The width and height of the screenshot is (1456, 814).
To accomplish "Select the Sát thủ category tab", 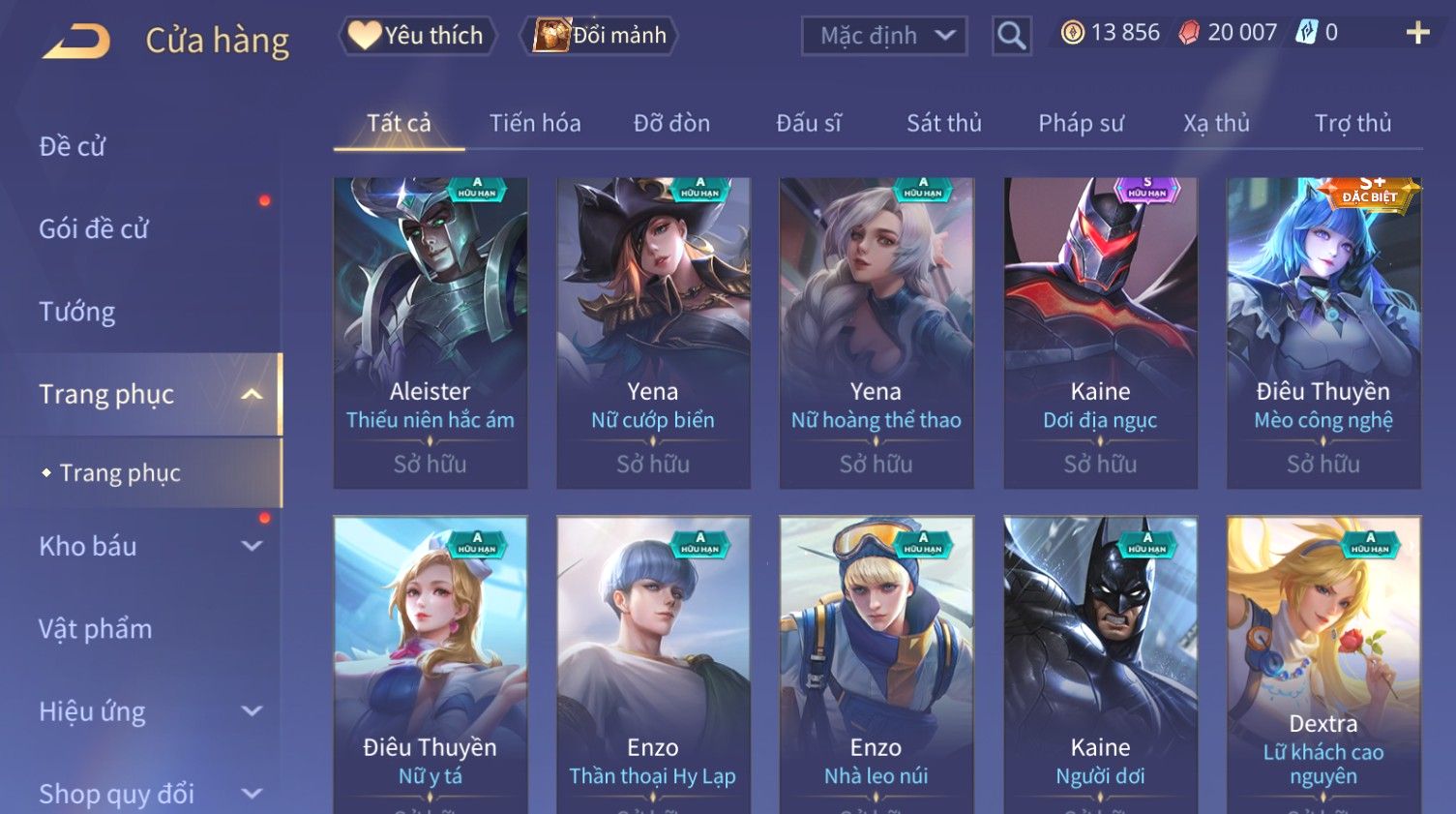I will pyautogui.click(x=943, y=123).
